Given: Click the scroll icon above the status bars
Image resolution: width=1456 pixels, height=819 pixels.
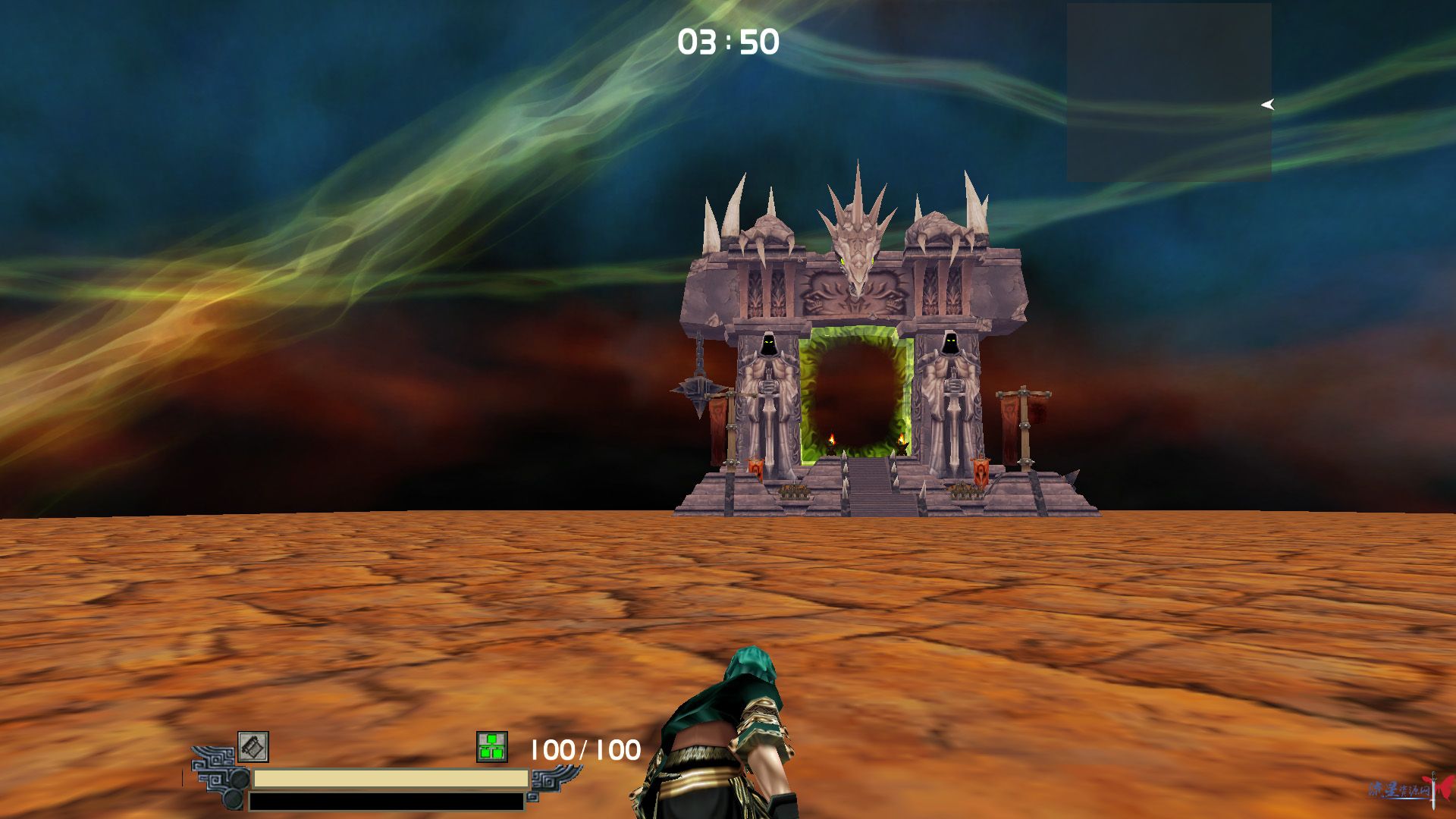Looking at the screenshot, I should tap(253, 747).
